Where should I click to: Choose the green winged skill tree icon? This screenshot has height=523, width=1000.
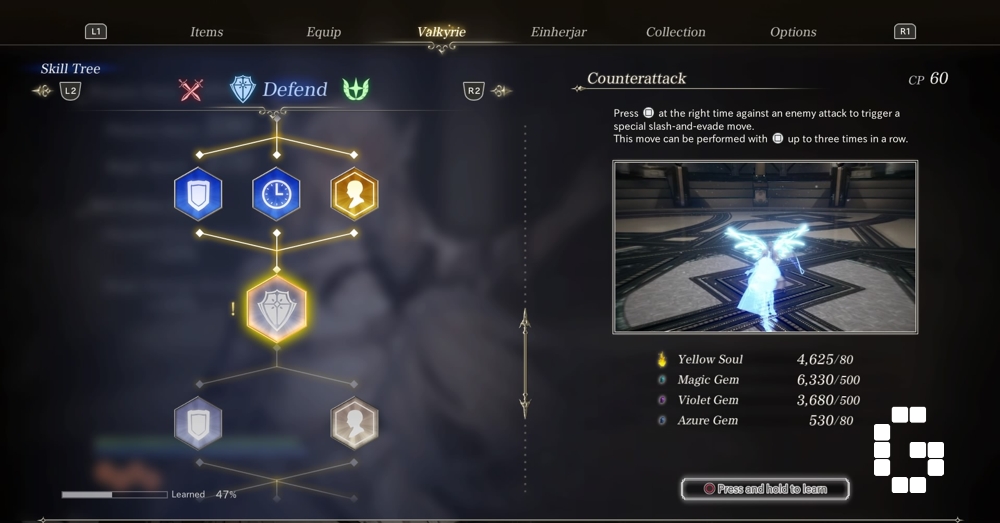356,90
